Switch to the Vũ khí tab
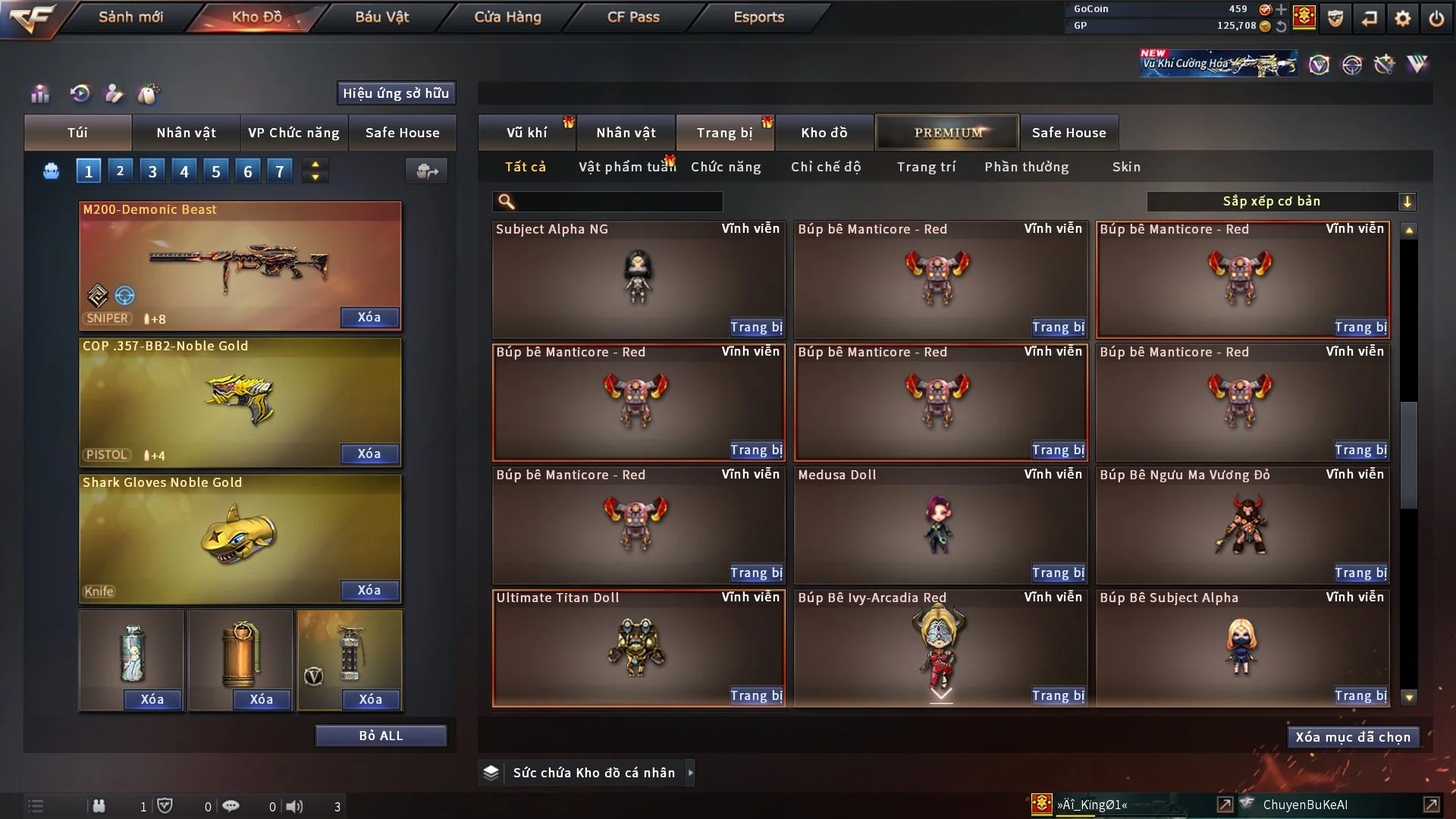Viewport: 1456px width, 819px height. pyautogui.click(x=526, y=133)
